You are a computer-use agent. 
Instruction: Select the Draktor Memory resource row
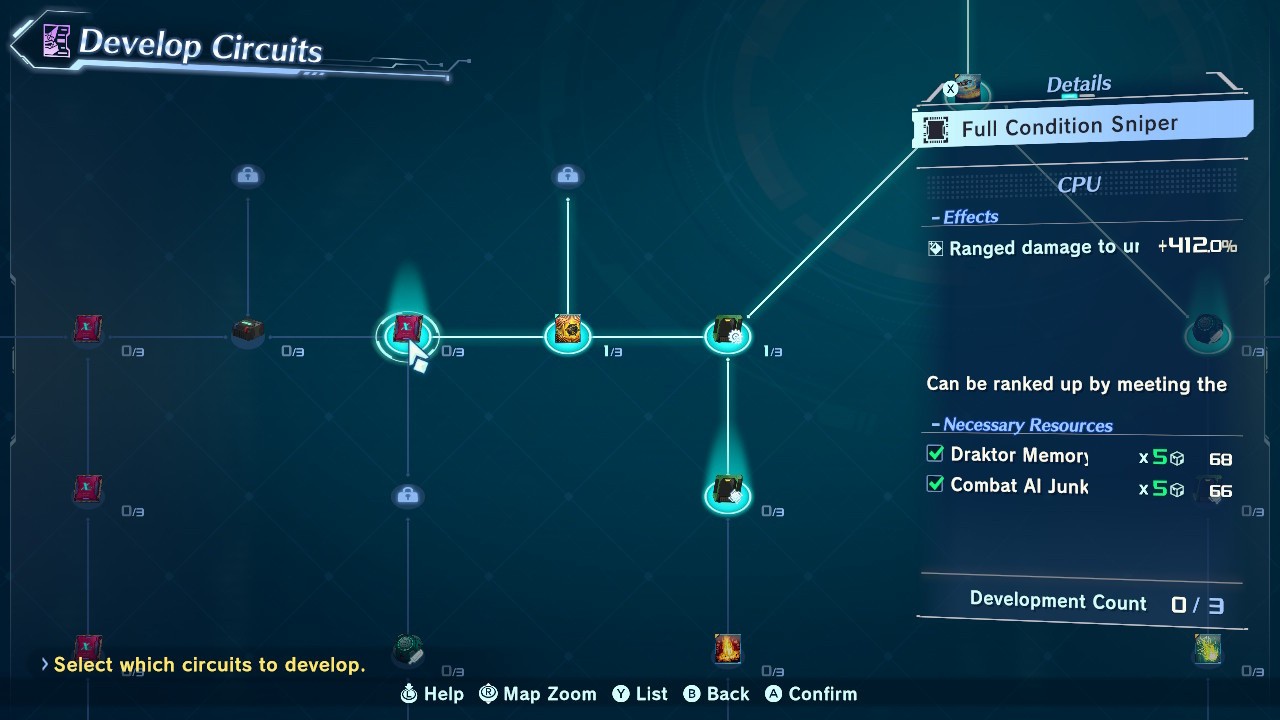pyautogui.click(x=1080, y=456)
